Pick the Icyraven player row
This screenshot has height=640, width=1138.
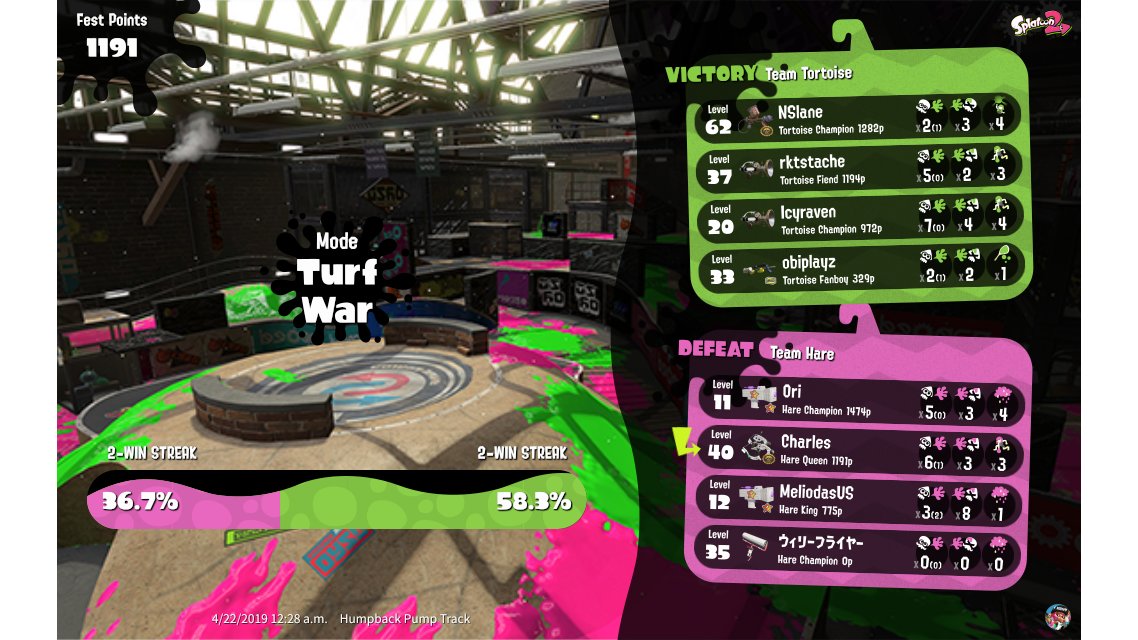point(860,218)
